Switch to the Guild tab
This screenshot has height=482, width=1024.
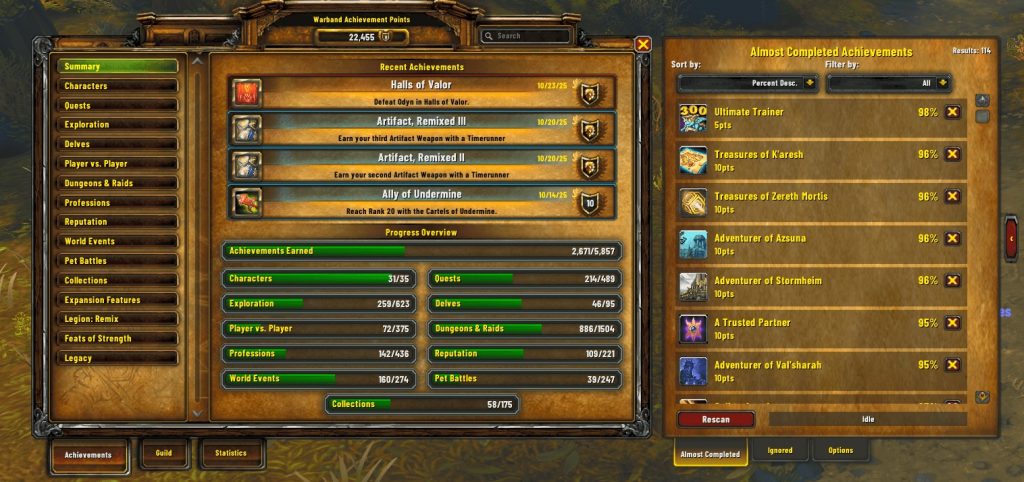click(x=164, y=453)
